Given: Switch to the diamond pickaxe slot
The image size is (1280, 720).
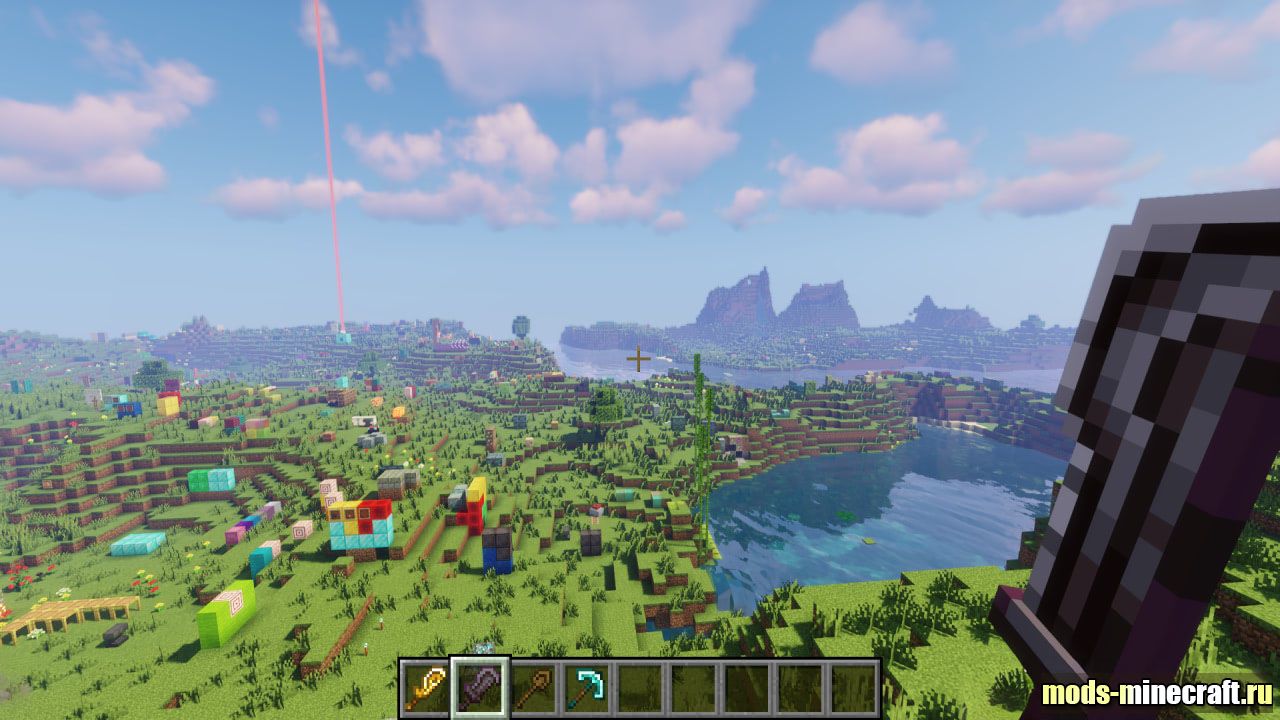Looking at the screenshot, I should tap(587, 687).
